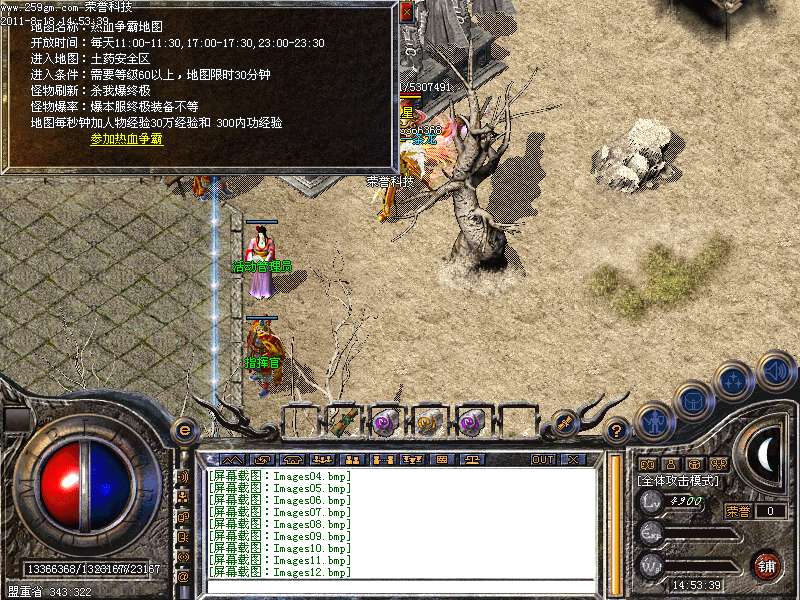Open the skills round button with four stars
Viewport: 800px width, 600px height.
tap(733, 380)
